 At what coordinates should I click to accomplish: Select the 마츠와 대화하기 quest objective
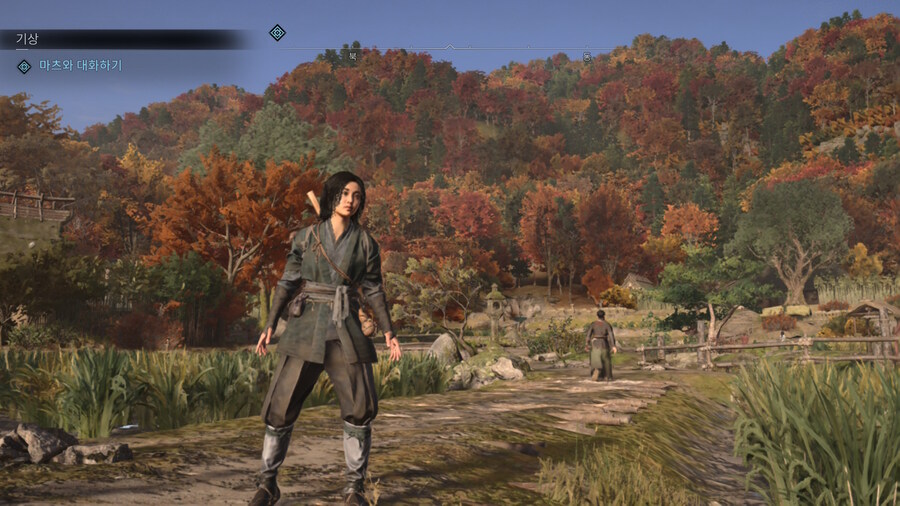(79, 66)
